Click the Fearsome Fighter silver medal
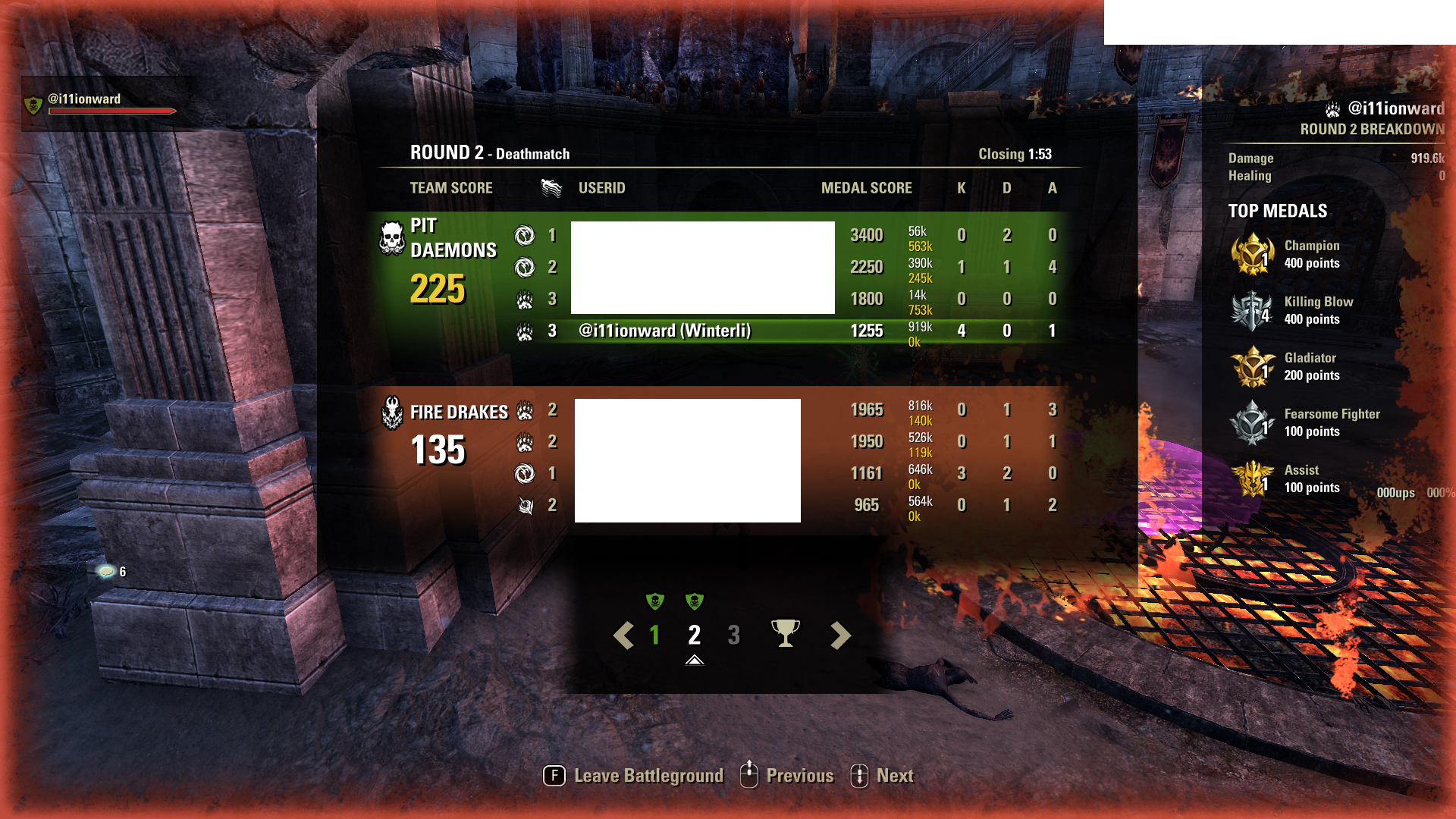The height and width of the screenshot is (819, 1456). pos(1253,422)
